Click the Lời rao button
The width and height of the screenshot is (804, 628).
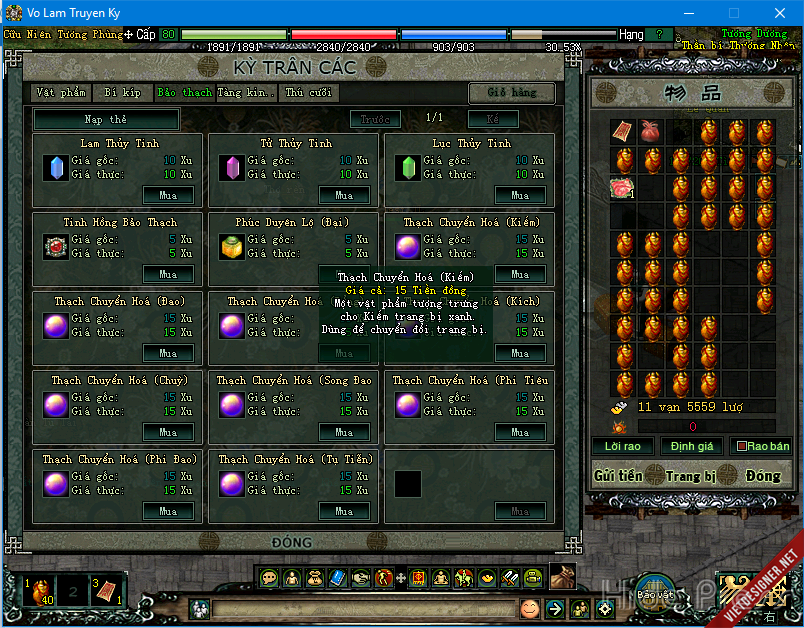(x=623, y=446)
